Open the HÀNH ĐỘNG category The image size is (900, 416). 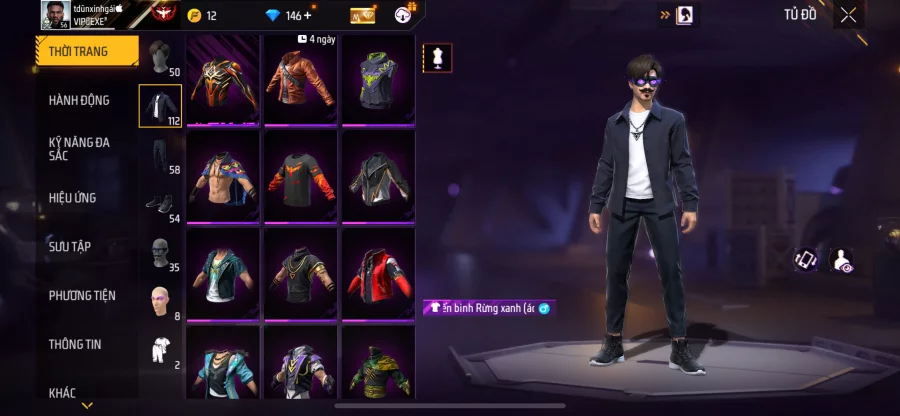tap(79, 100)
